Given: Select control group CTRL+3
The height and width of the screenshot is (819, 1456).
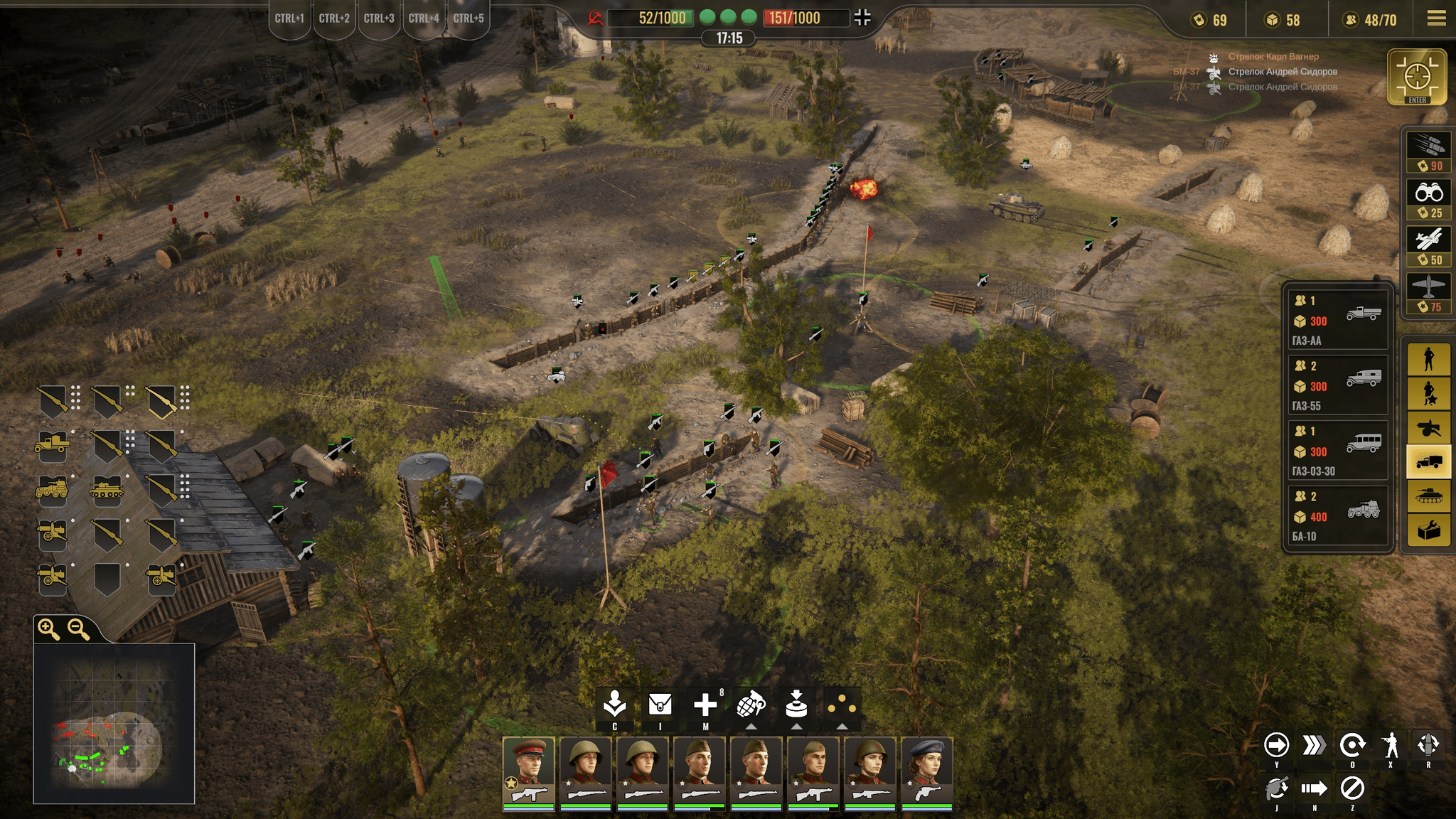Looking at the screenshot, I should pyautogui.click(x=379, y=18).
